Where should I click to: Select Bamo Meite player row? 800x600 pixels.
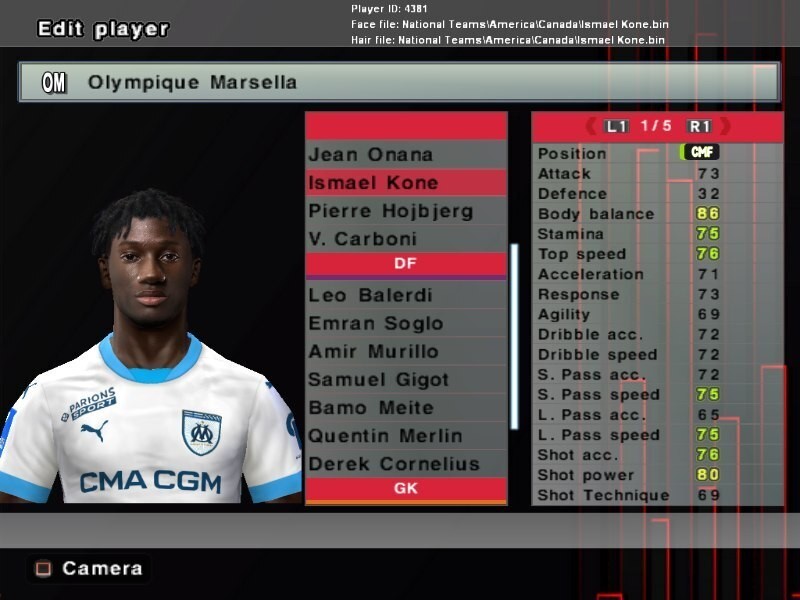(405, 407)
